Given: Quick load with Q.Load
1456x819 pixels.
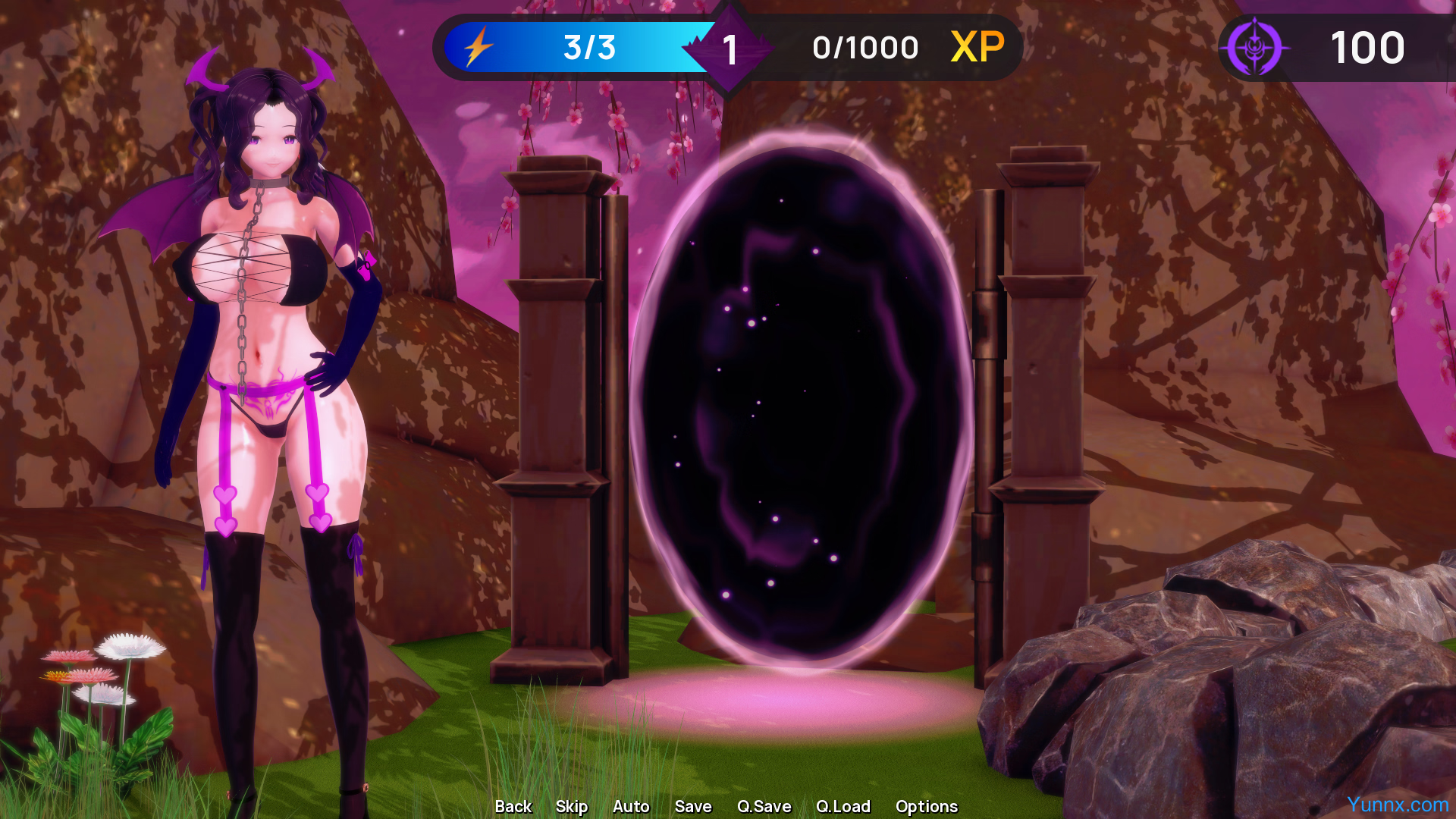Looking at the screenshot, I should pos(843,806).
